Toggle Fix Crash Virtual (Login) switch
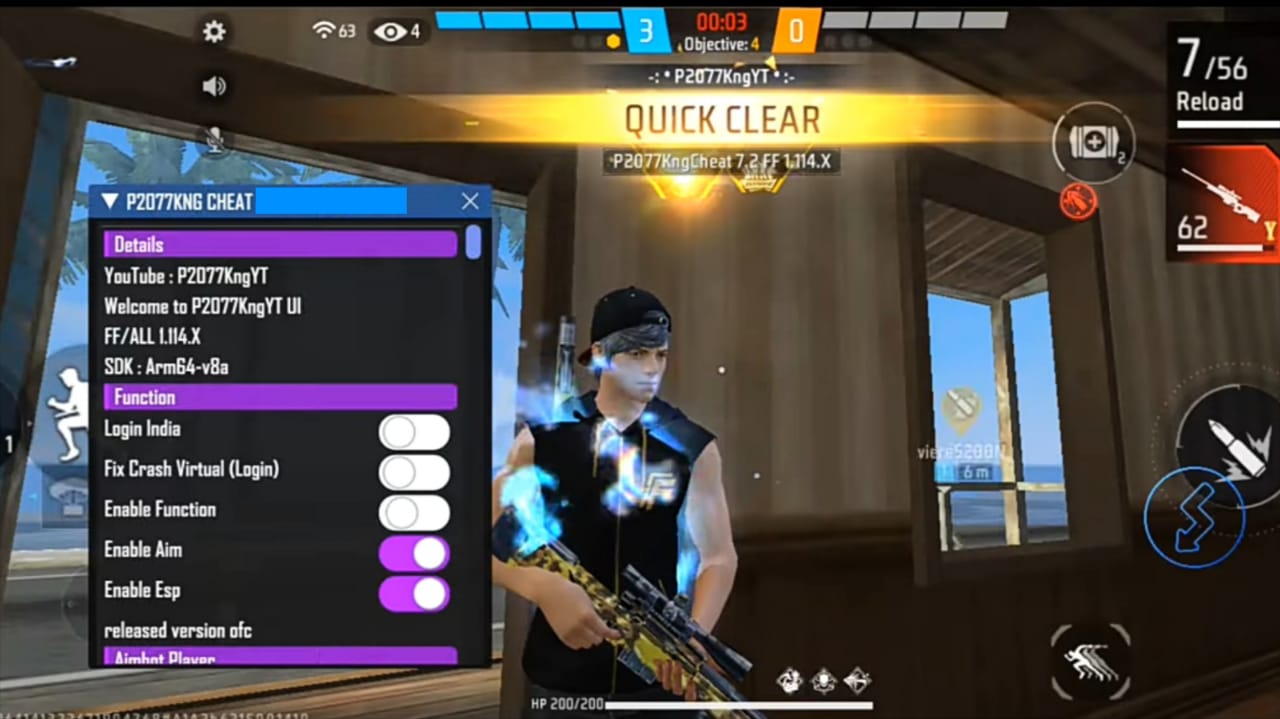1280x719 pixels. click(414, 472)
